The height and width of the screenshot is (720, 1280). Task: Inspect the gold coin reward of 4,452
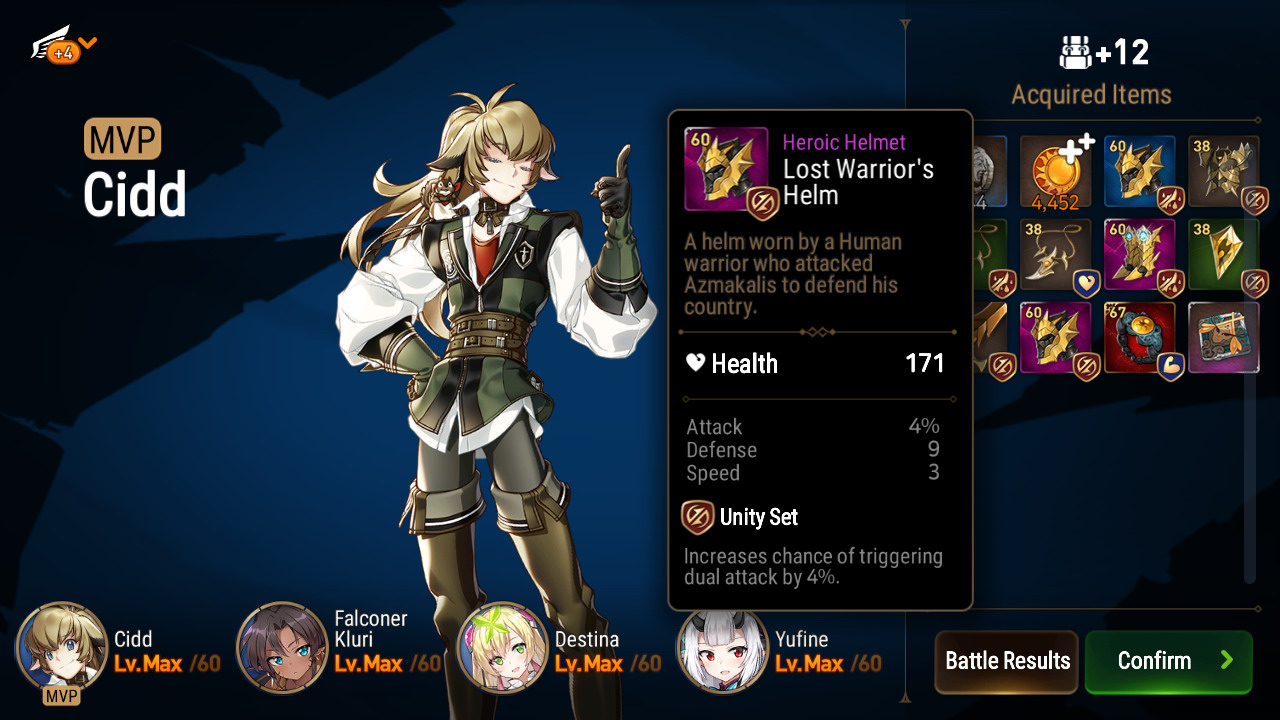click(x=1055, y=172)
